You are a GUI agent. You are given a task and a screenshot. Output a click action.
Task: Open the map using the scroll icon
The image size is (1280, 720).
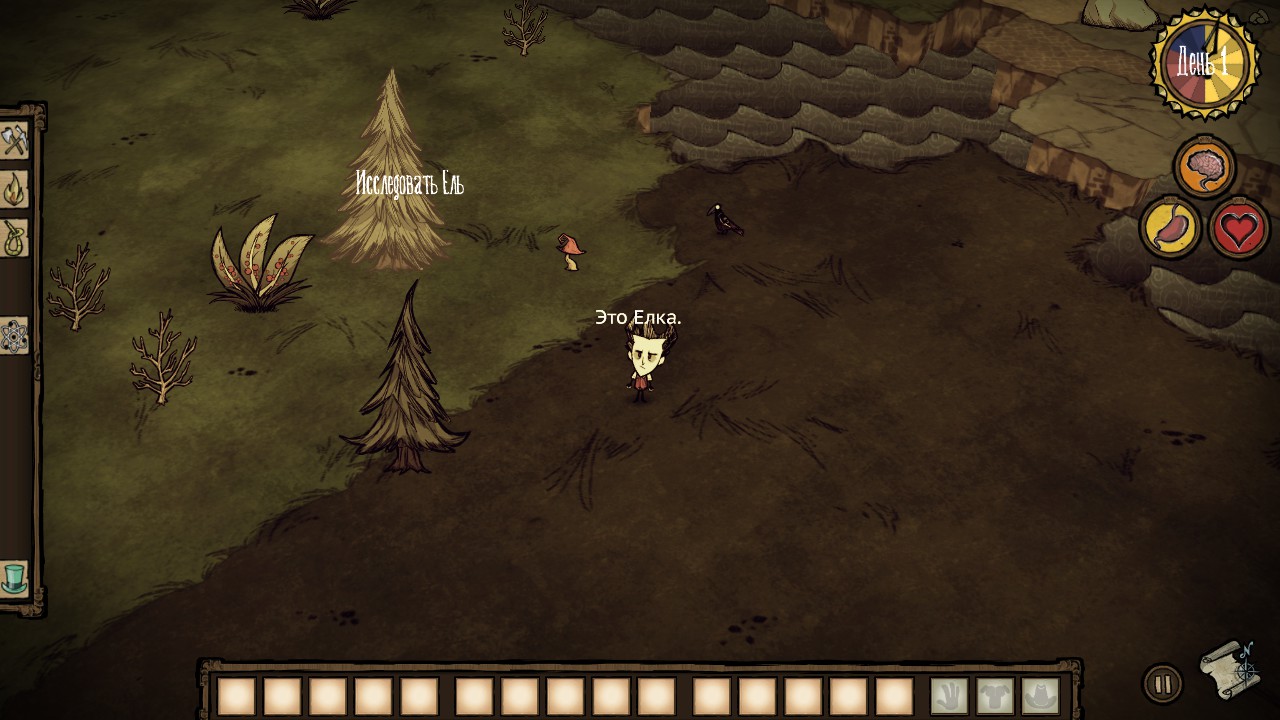[1228, 669]
